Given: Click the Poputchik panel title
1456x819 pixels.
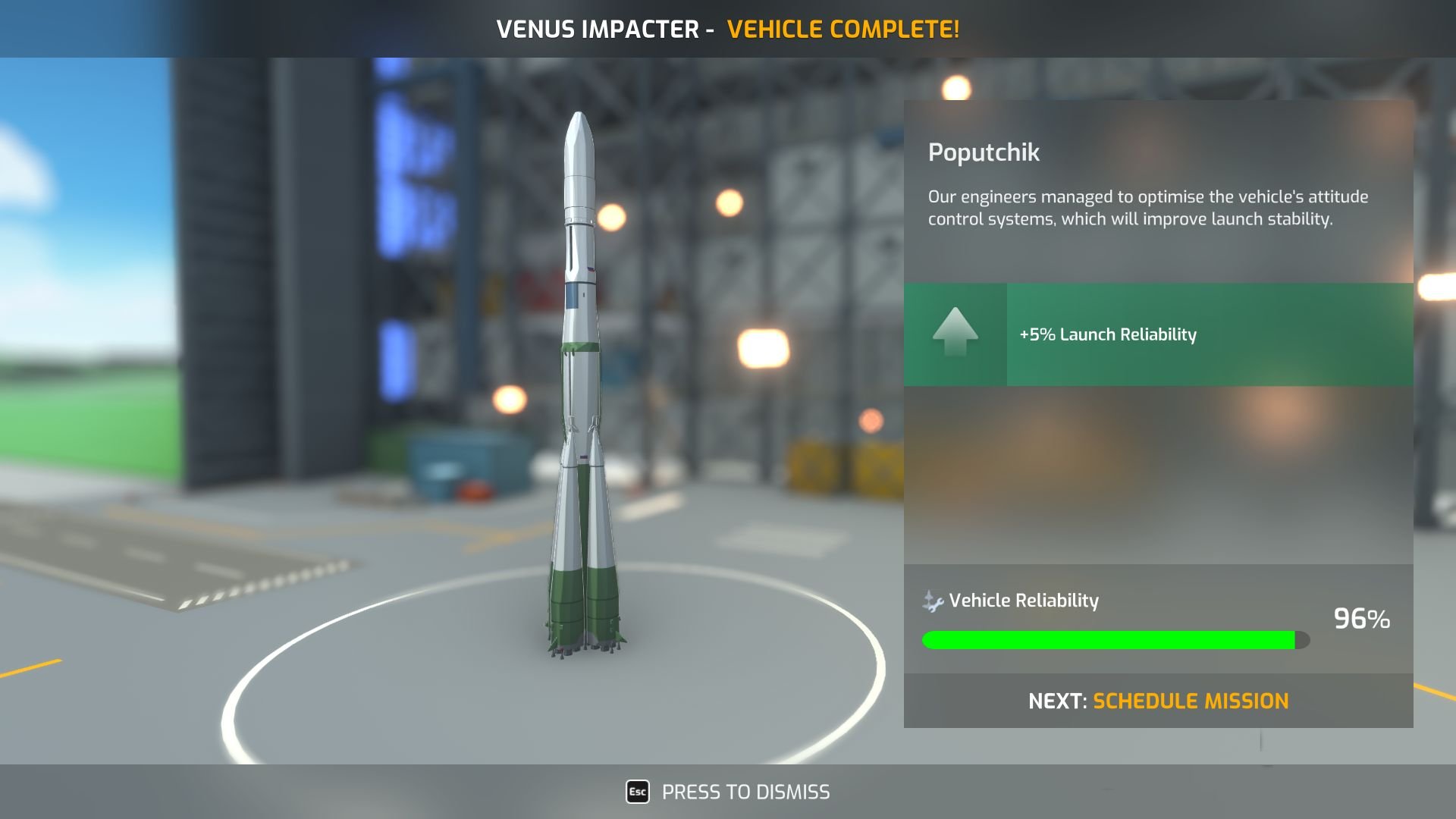Looking at the screenshot, I should [x=984, y=153].
